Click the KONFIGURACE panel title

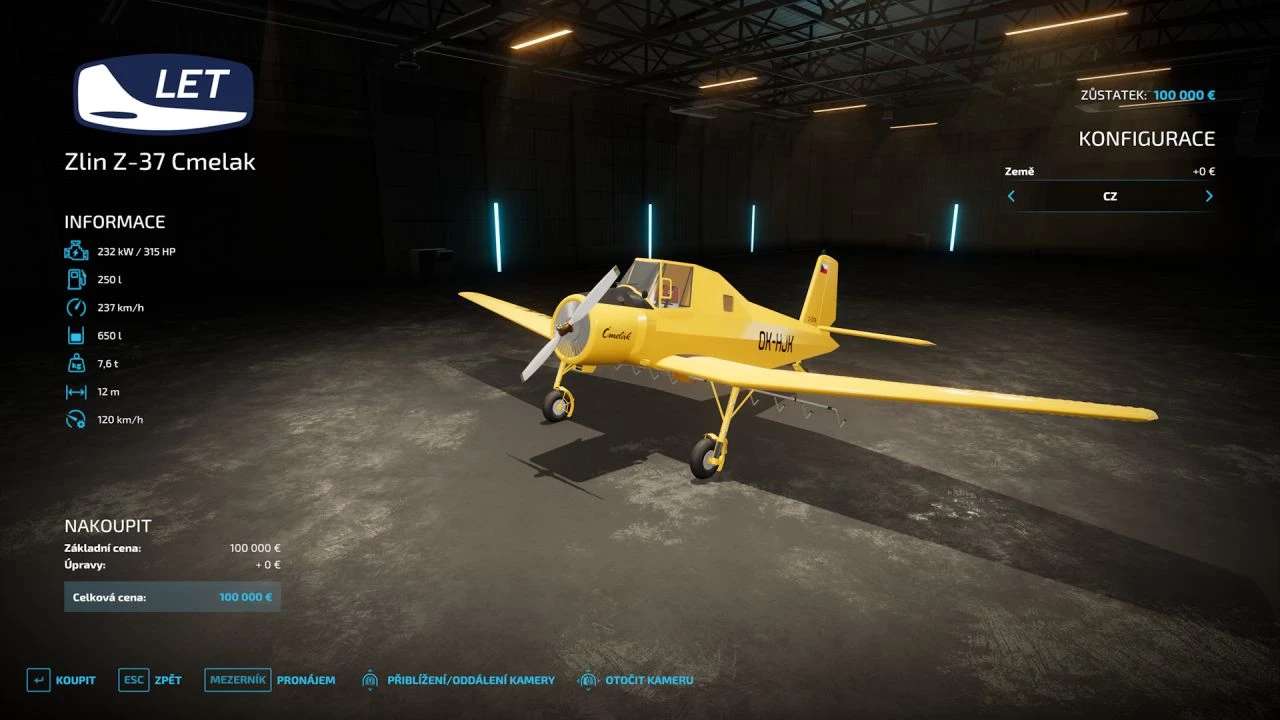[1148, 138]
